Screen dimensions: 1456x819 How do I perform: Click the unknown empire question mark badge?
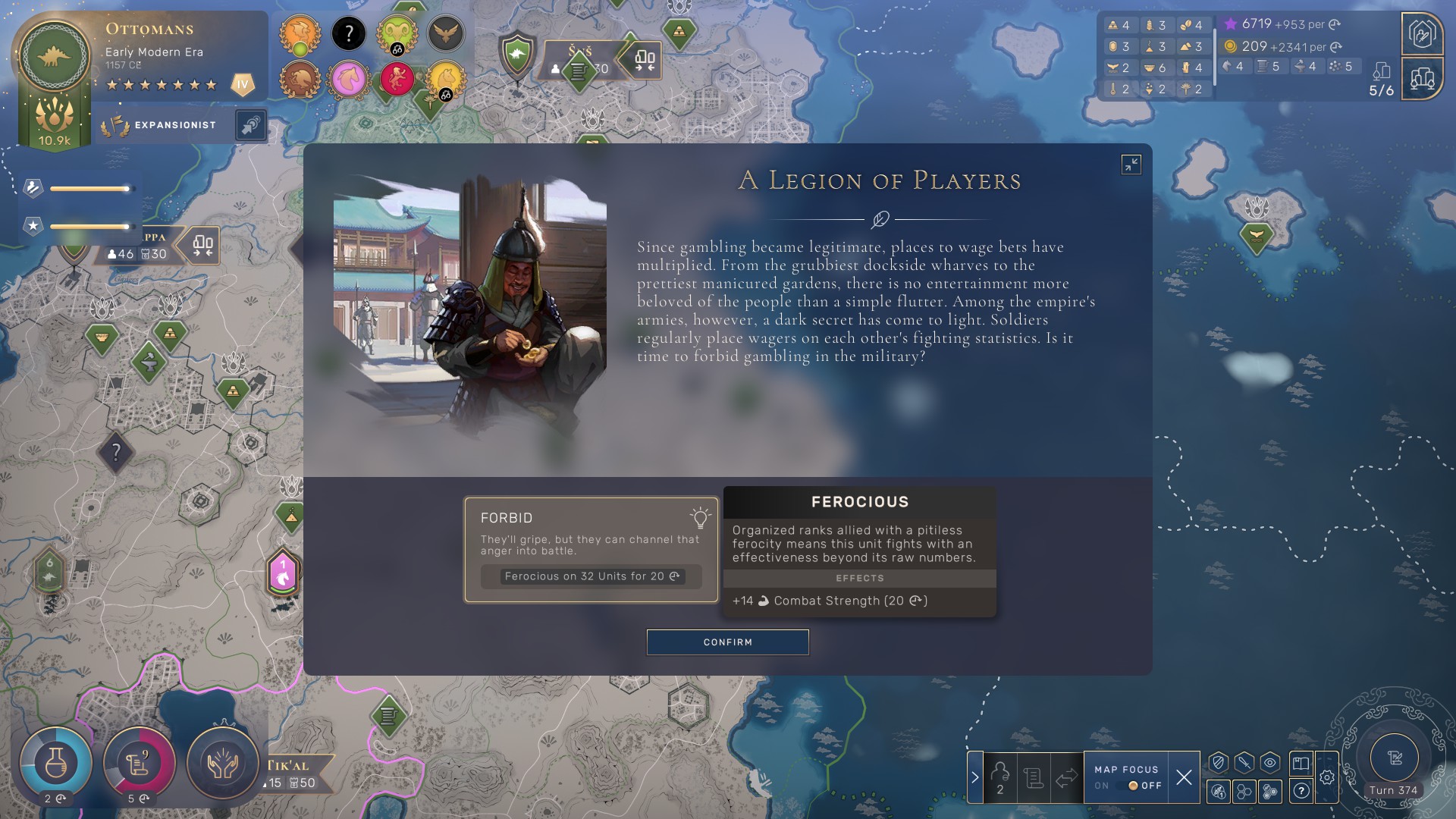tap(349, 33)
